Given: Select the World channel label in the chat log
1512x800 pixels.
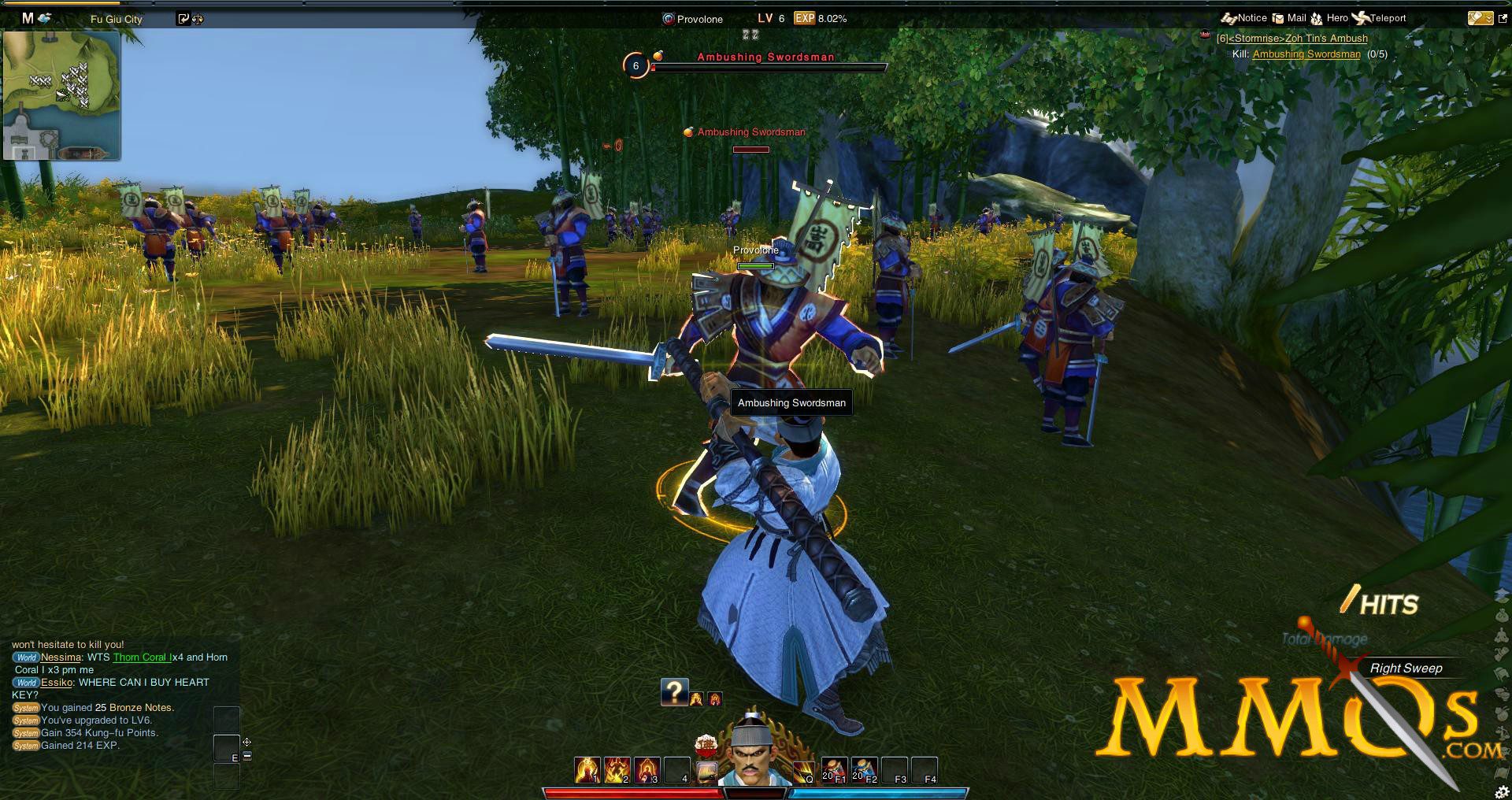Looking at the screenshot, I should [x=25, y=657].
